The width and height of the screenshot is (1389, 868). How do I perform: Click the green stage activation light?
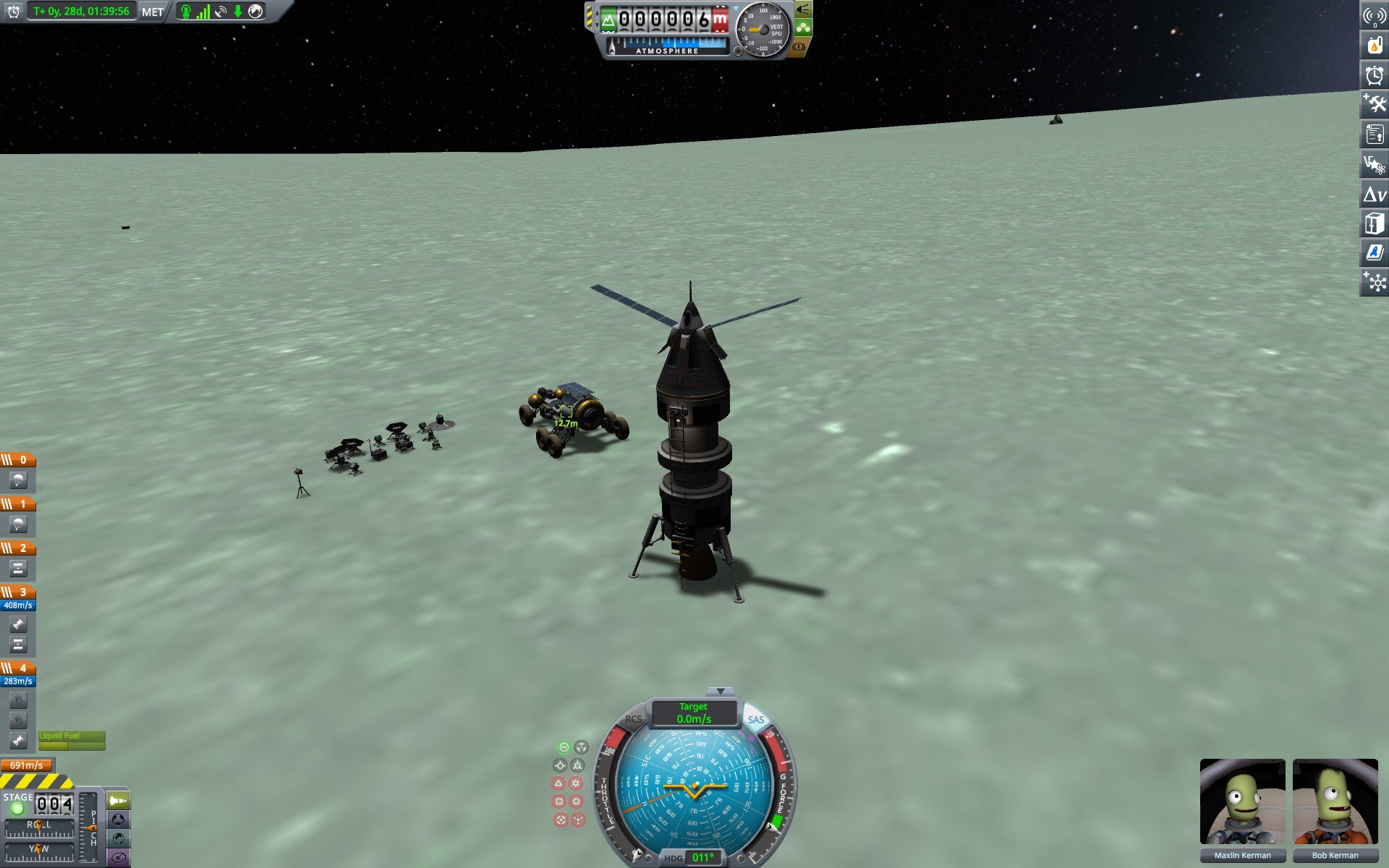point(17,809)
